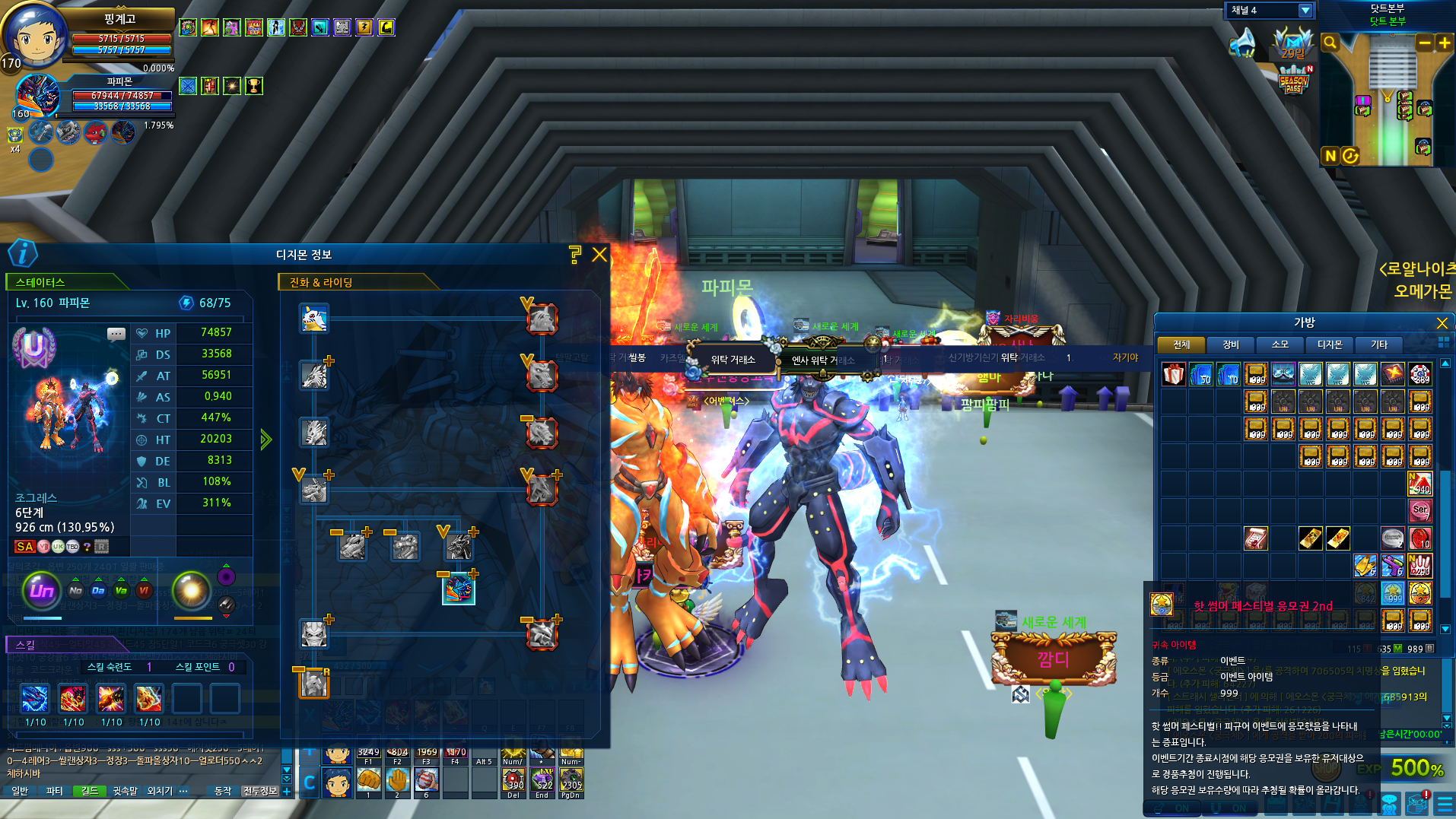
Task: Select the 파티 chat tab
Action: (x=55, y=791)
